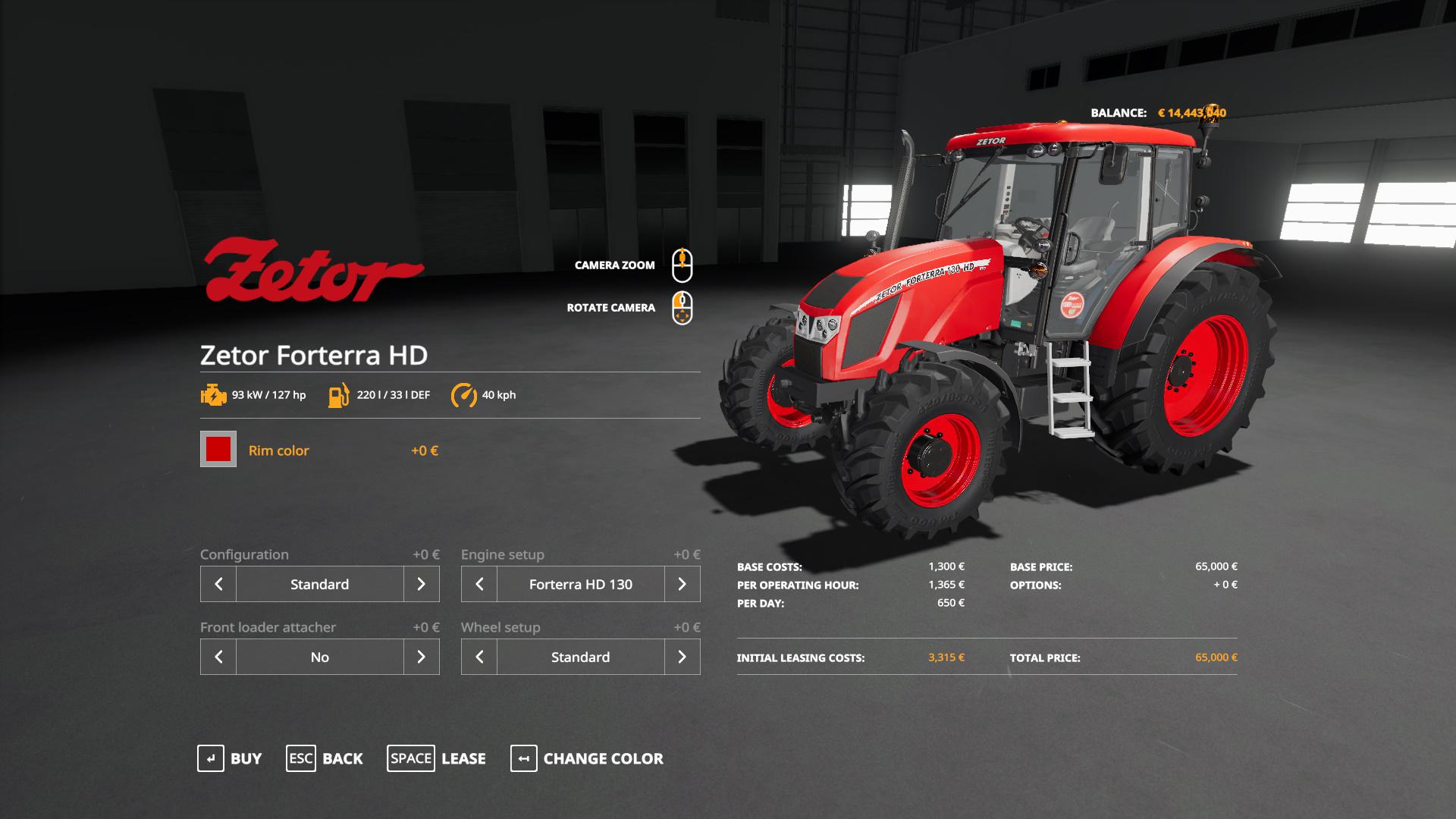Switch to previous Engine setup

(x=479, y=584)
